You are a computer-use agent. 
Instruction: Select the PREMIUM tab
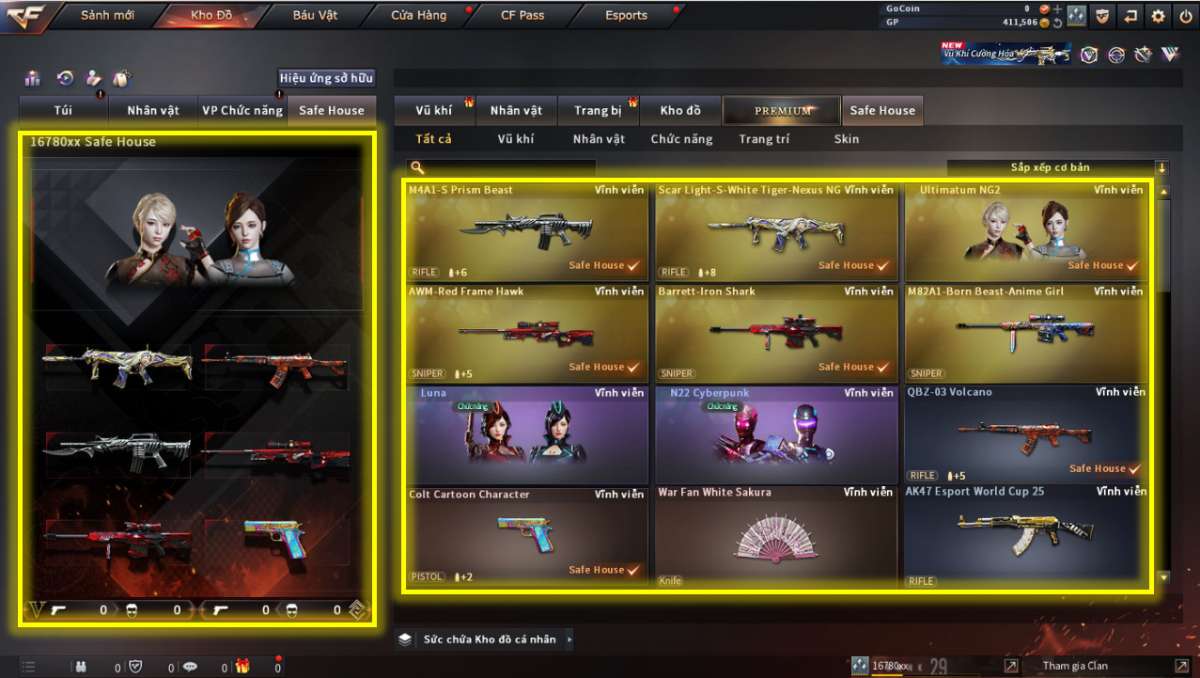(783, 111)
